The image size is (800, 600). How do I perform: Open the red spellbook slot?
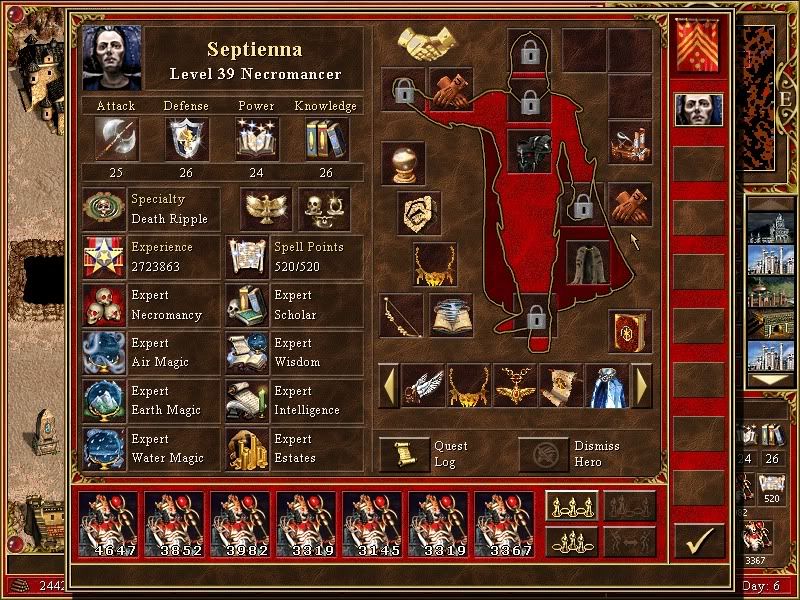pos(629,331)
